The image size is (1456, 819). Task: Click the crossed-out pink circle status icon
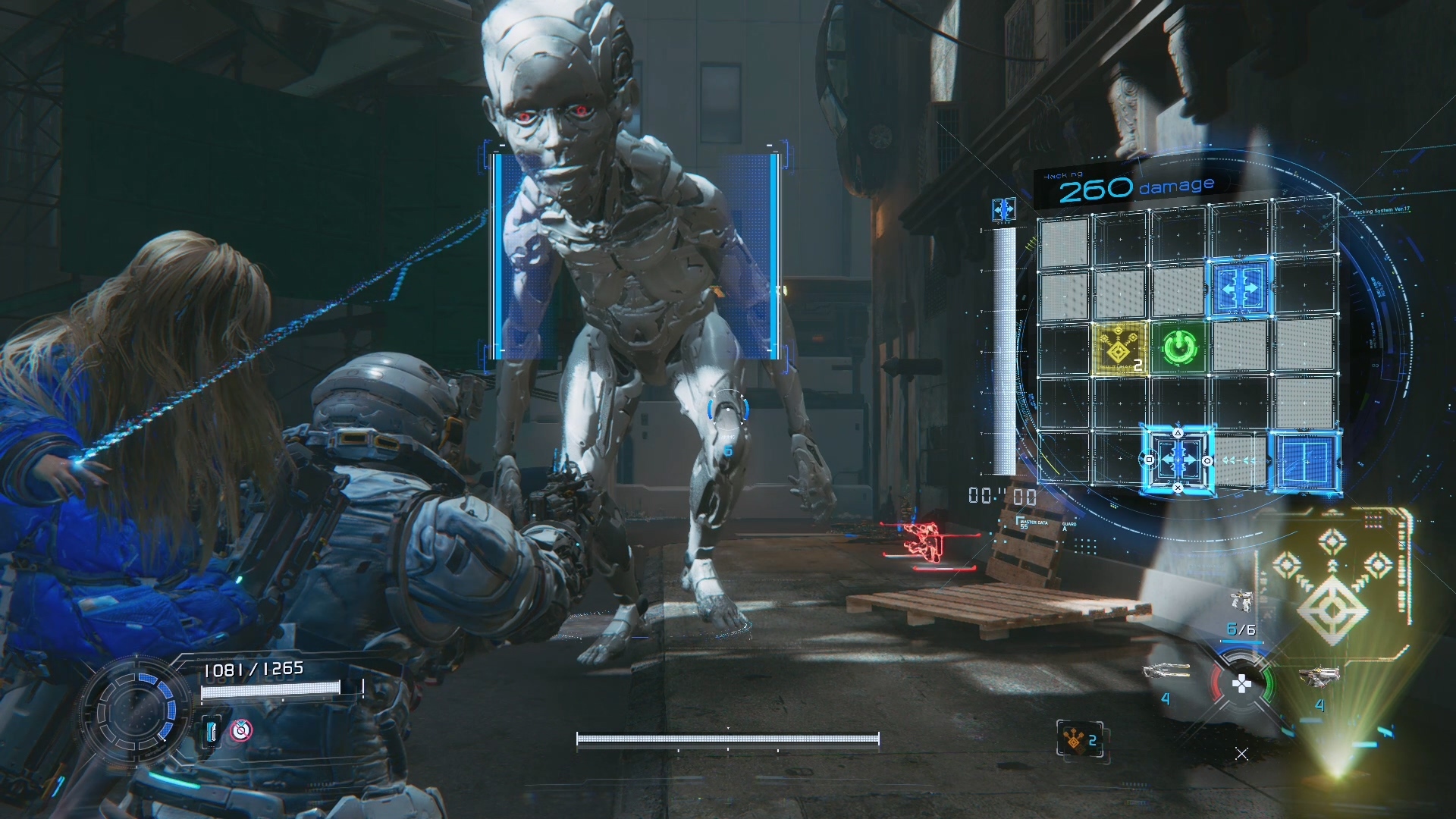[241, 730]
